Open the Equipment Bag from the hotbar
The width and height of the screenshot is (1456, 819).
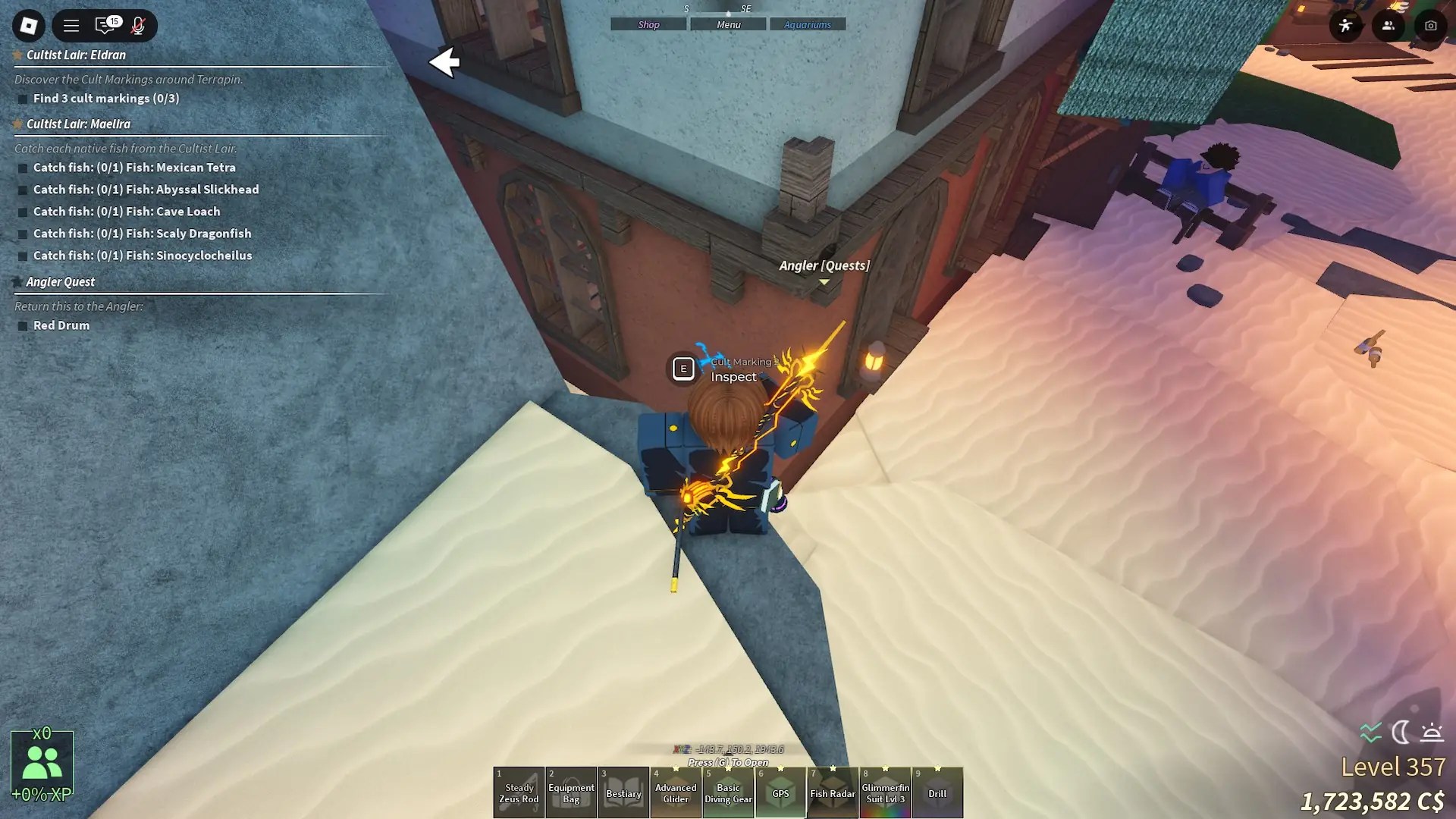[x=571, y=792]
